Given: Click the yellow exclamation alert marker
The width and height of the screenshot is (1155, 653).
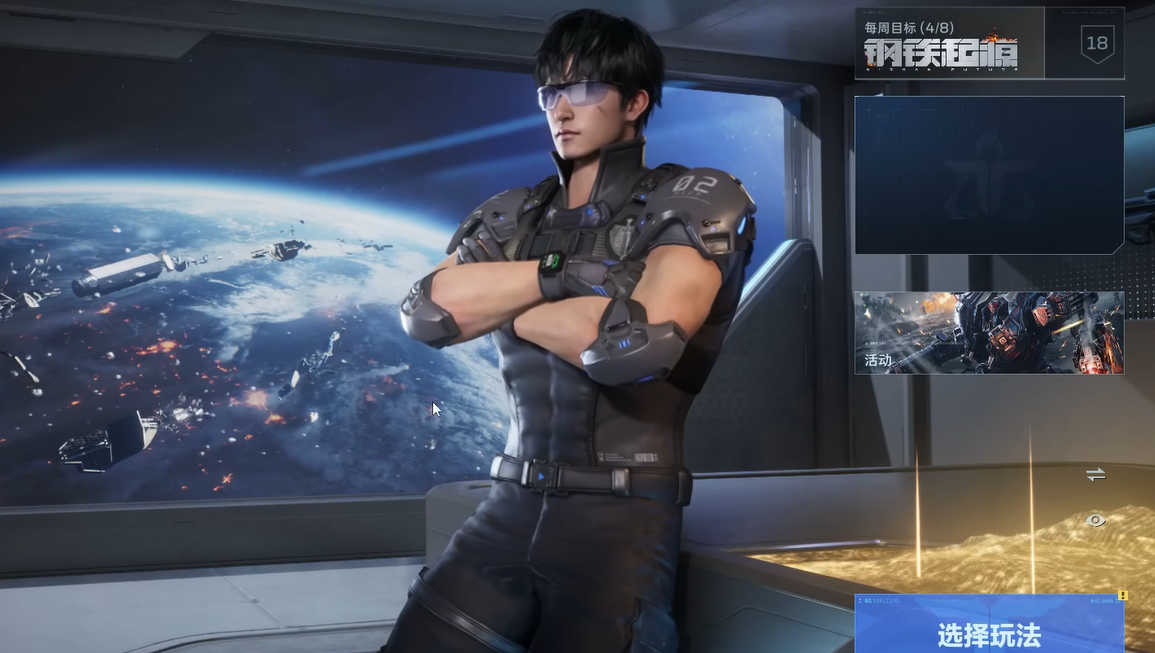Looking at the screenshot, I should 1123,596.
